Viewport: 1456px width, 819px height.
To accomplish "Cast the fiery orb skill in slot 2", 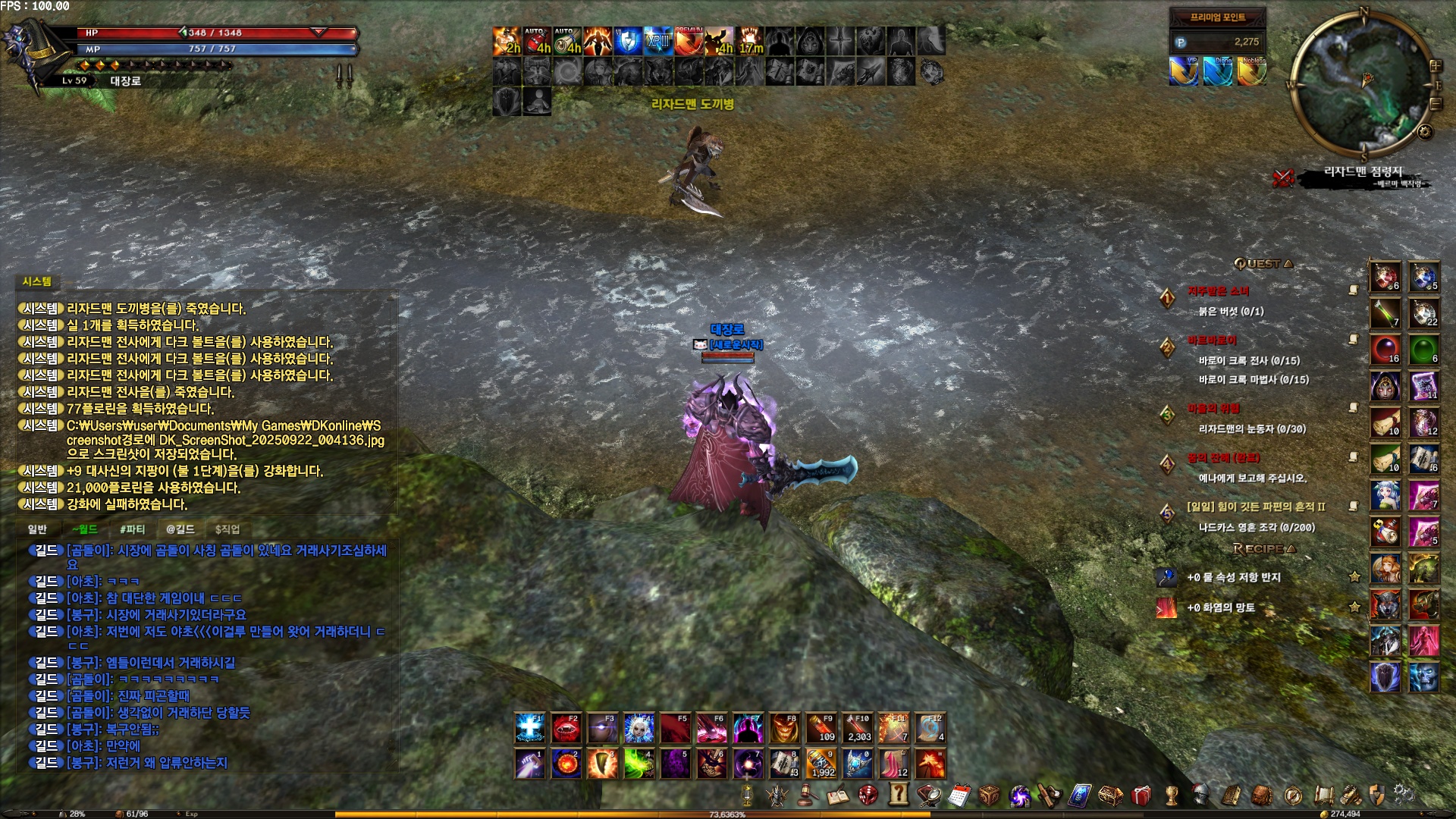I will point(566,764).
